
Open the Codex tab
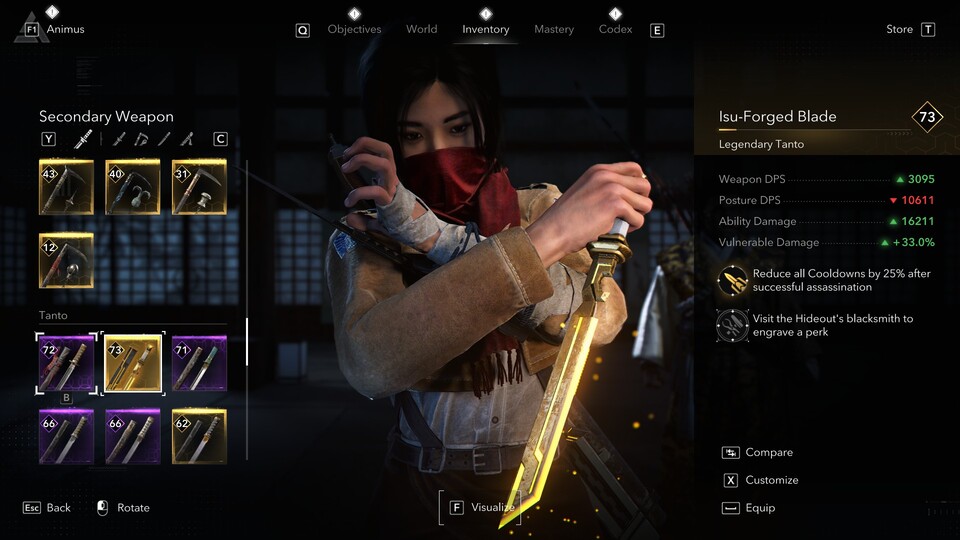[x=615, y=29]
